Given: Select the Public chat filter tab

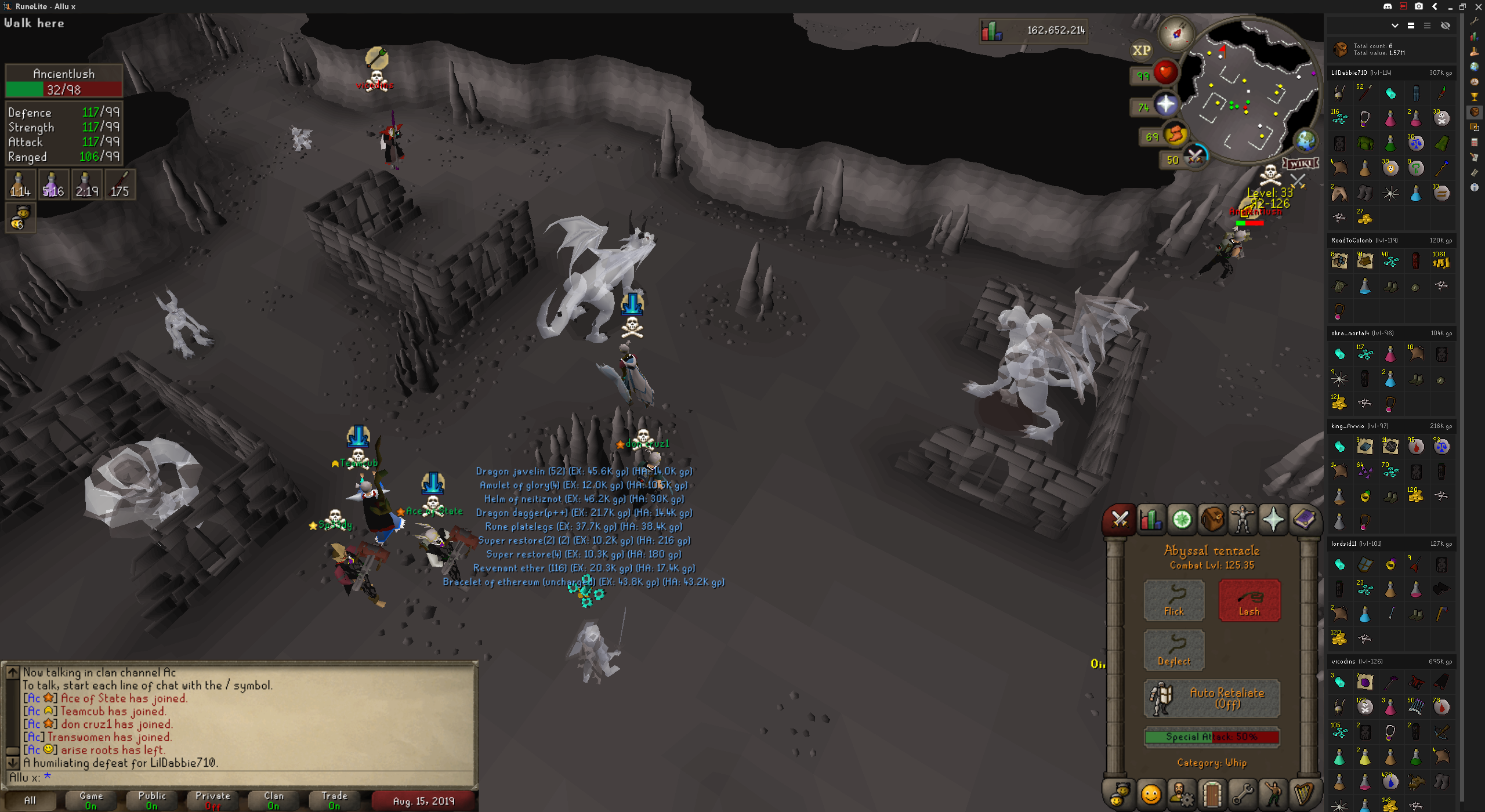Looking at the screenshot, I should coord(152,800).
